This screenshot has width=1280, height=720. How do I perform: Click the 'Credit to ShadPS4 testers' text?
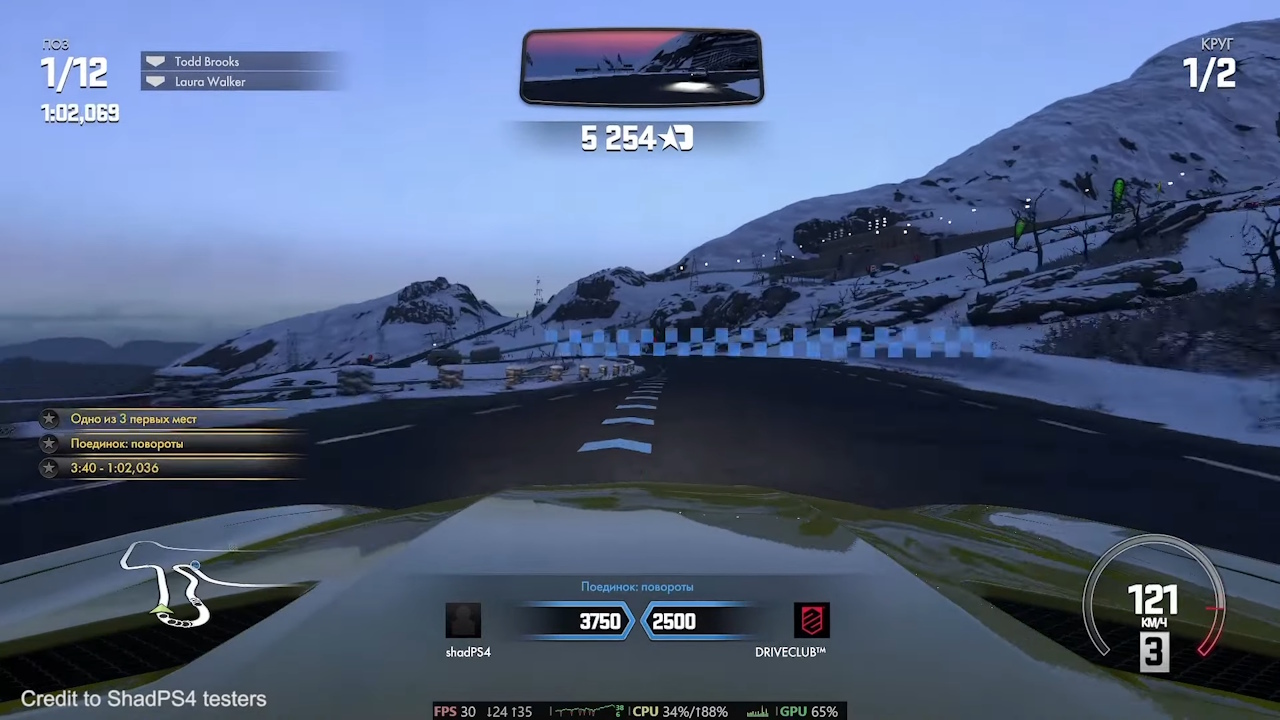[x=143, y=699]
